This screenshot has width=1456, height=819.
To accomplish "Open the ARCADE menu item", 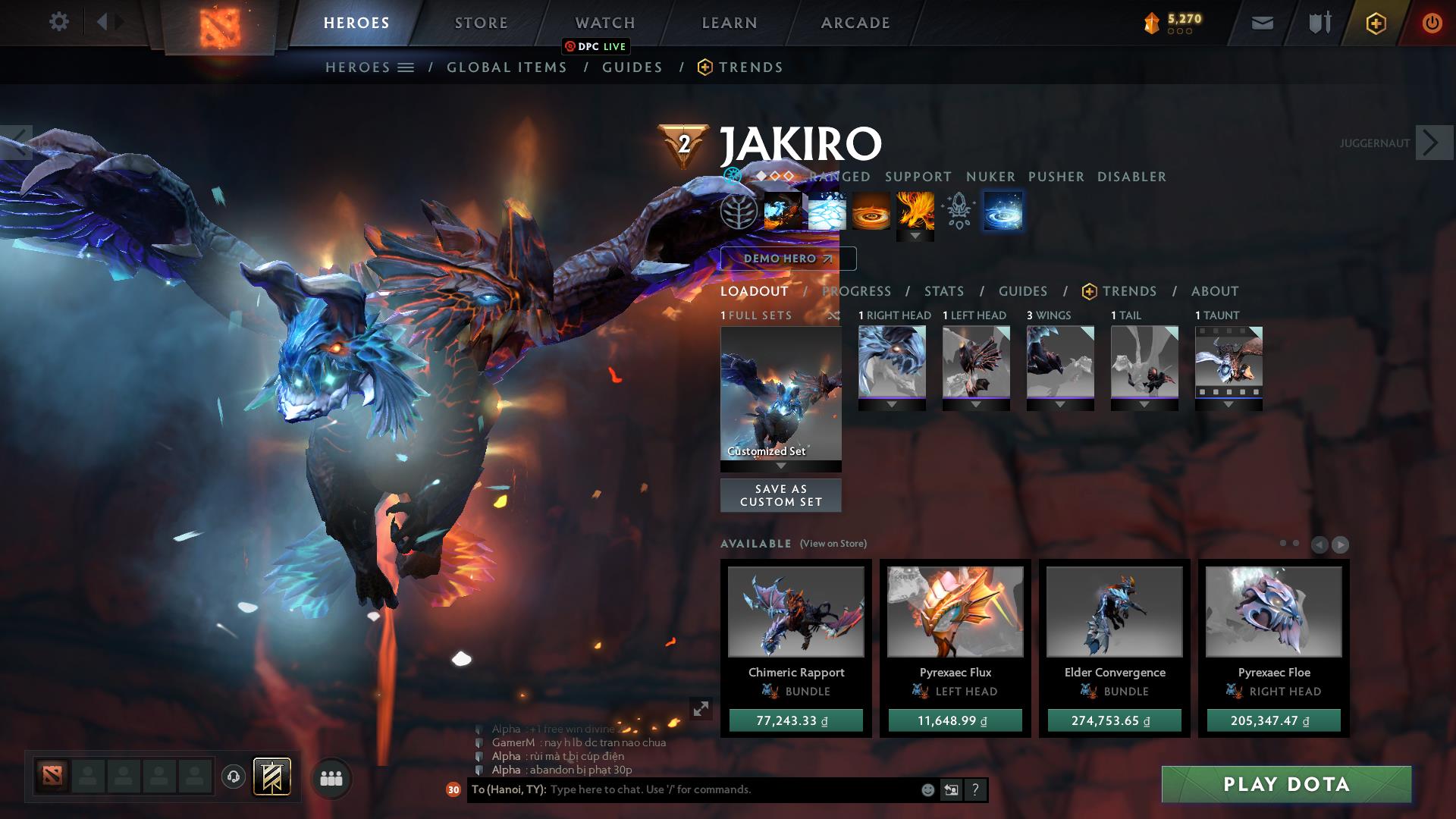I will [x=855, y=23].
